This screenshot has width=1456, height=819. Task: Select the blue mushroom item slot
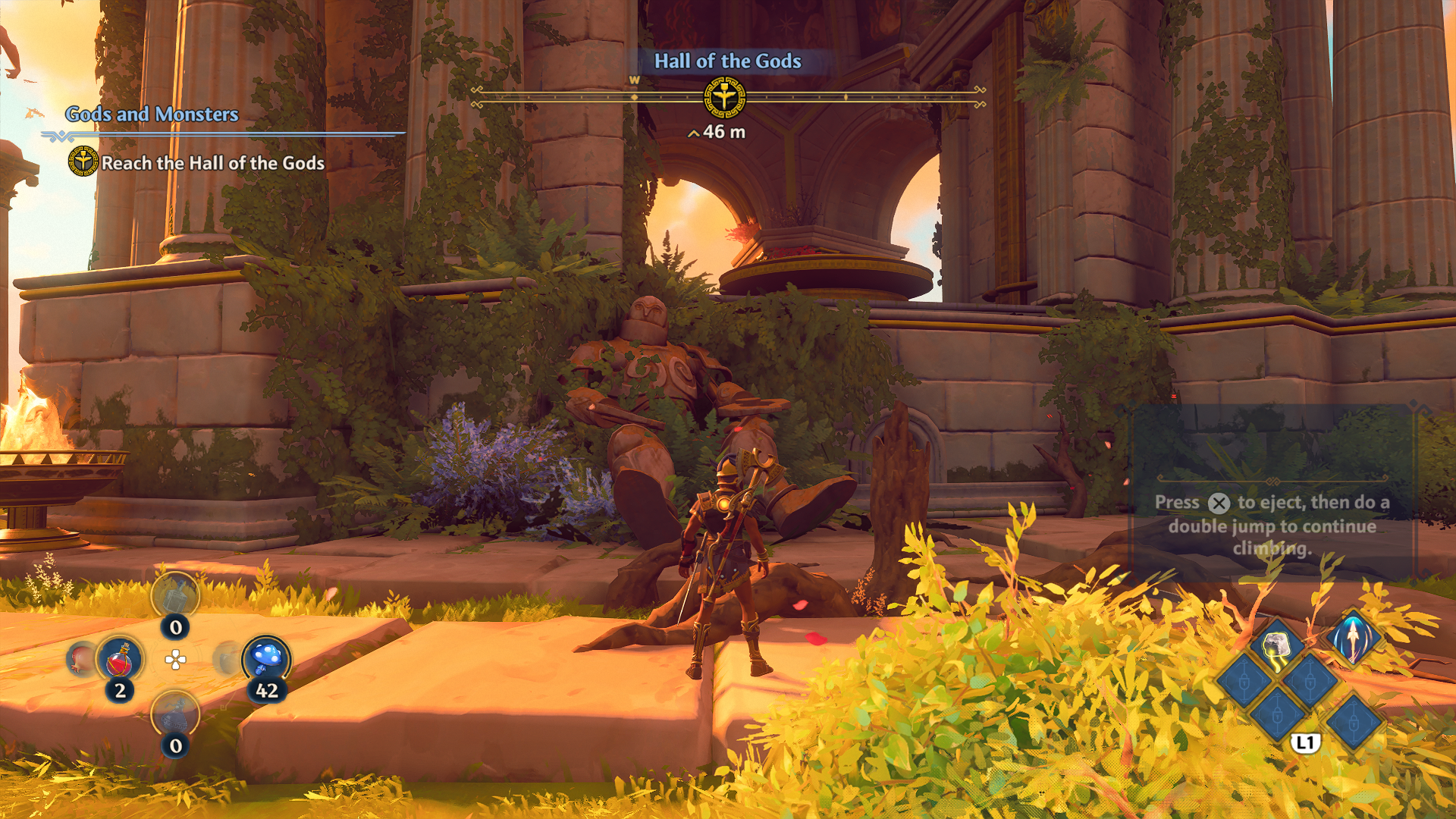[x=266, y=657]
